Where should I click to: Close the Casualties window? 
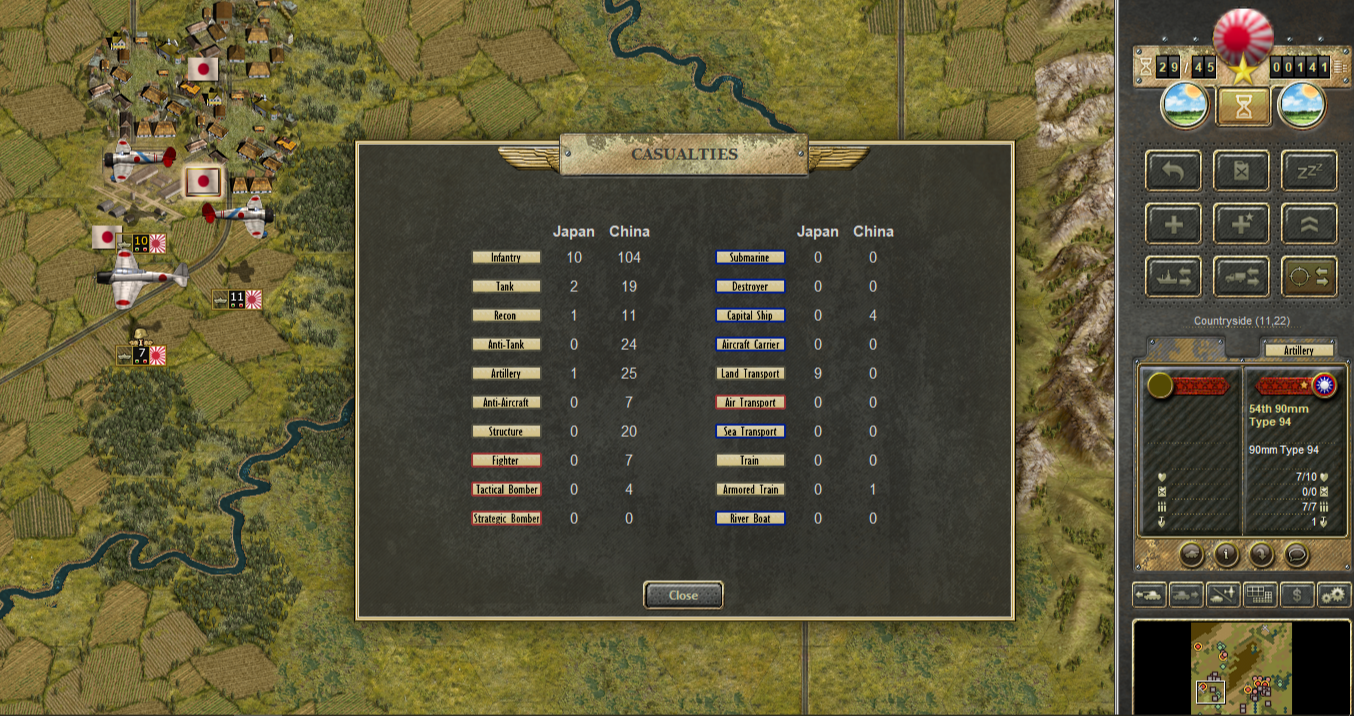tap(683, 595)
